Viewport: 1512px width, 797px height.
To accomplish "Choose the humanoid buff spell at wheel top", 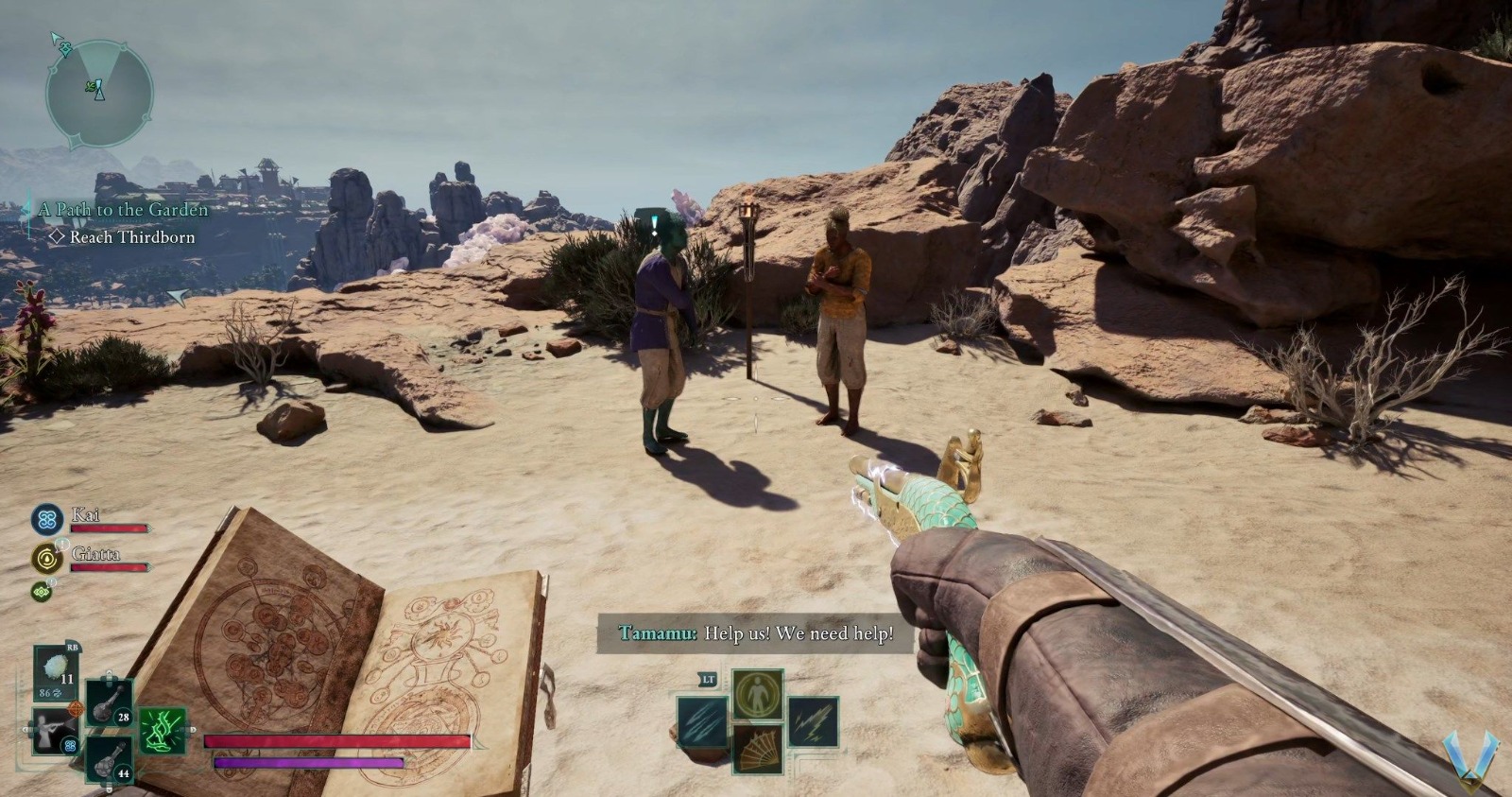I will coord(758,695).
